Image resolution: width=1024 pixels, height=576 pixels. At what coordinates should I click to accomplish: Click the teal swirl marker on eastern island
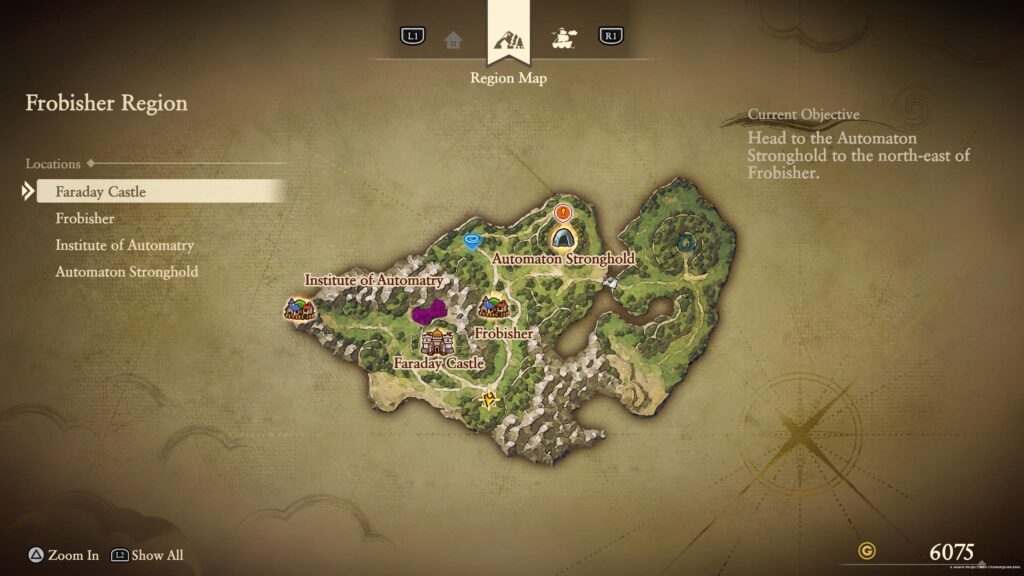(685, 242)
